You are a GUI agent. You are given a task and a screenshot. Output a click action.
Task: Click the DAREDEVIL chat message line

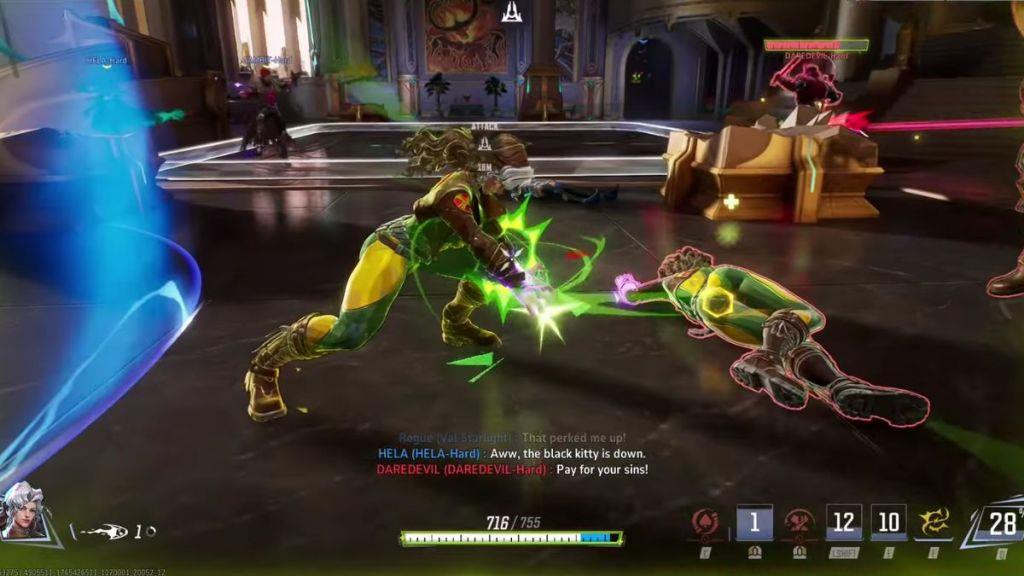512,469
